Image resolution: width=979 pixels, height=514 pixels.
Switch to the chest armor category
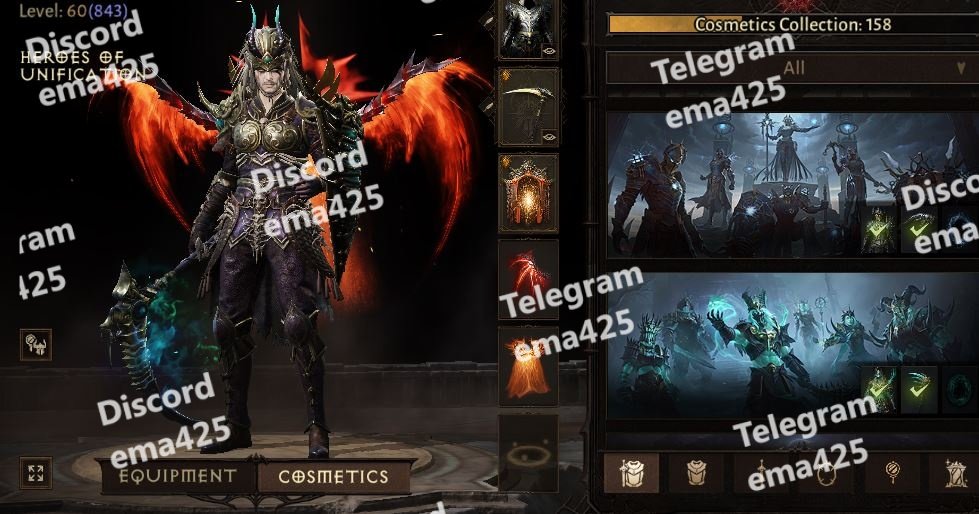pos(696,473)
